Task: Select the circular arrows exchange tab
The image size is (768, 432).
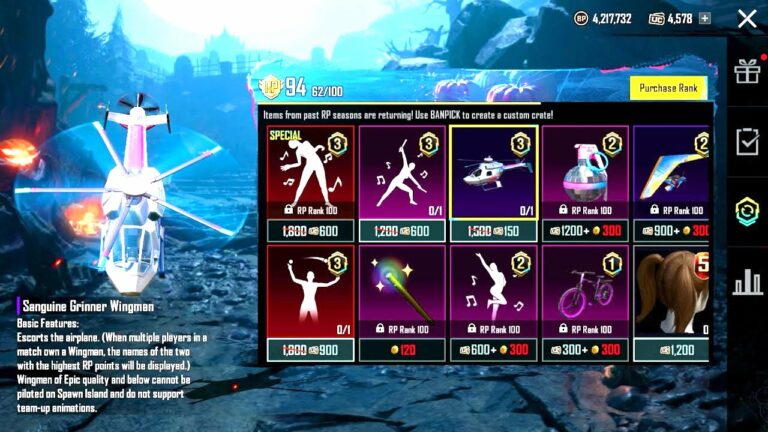Action: (747, 212)
